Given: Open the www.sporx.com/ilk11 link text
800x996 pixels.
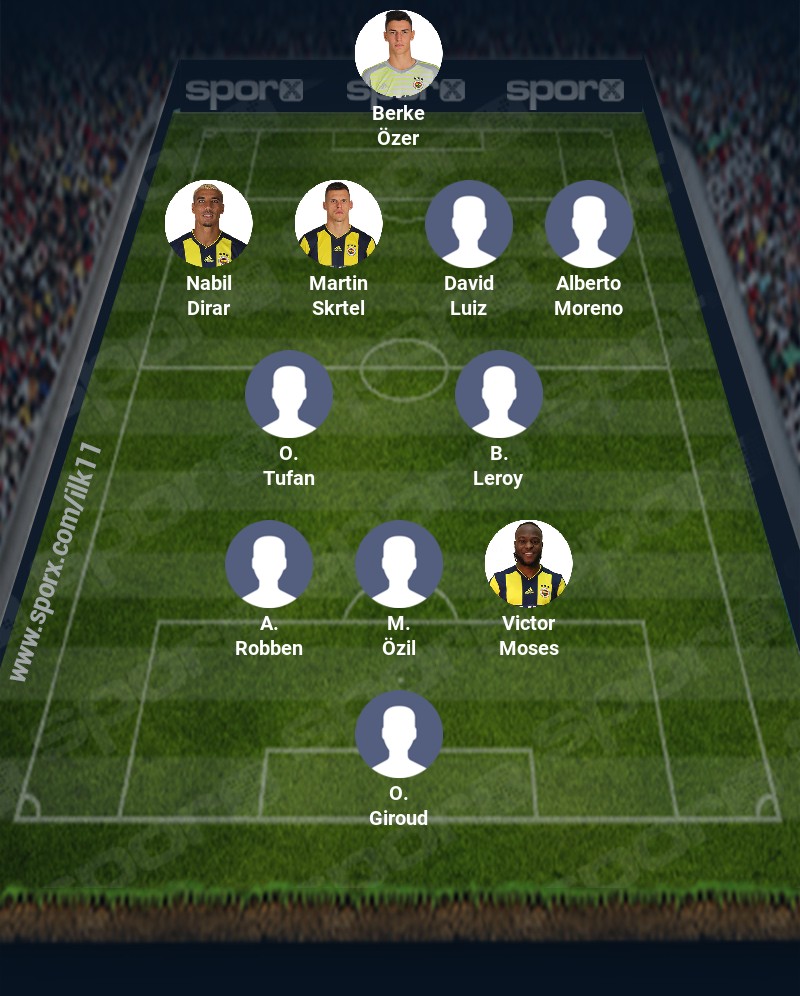Looking at the screenshot, I should (x=57, y=562).
